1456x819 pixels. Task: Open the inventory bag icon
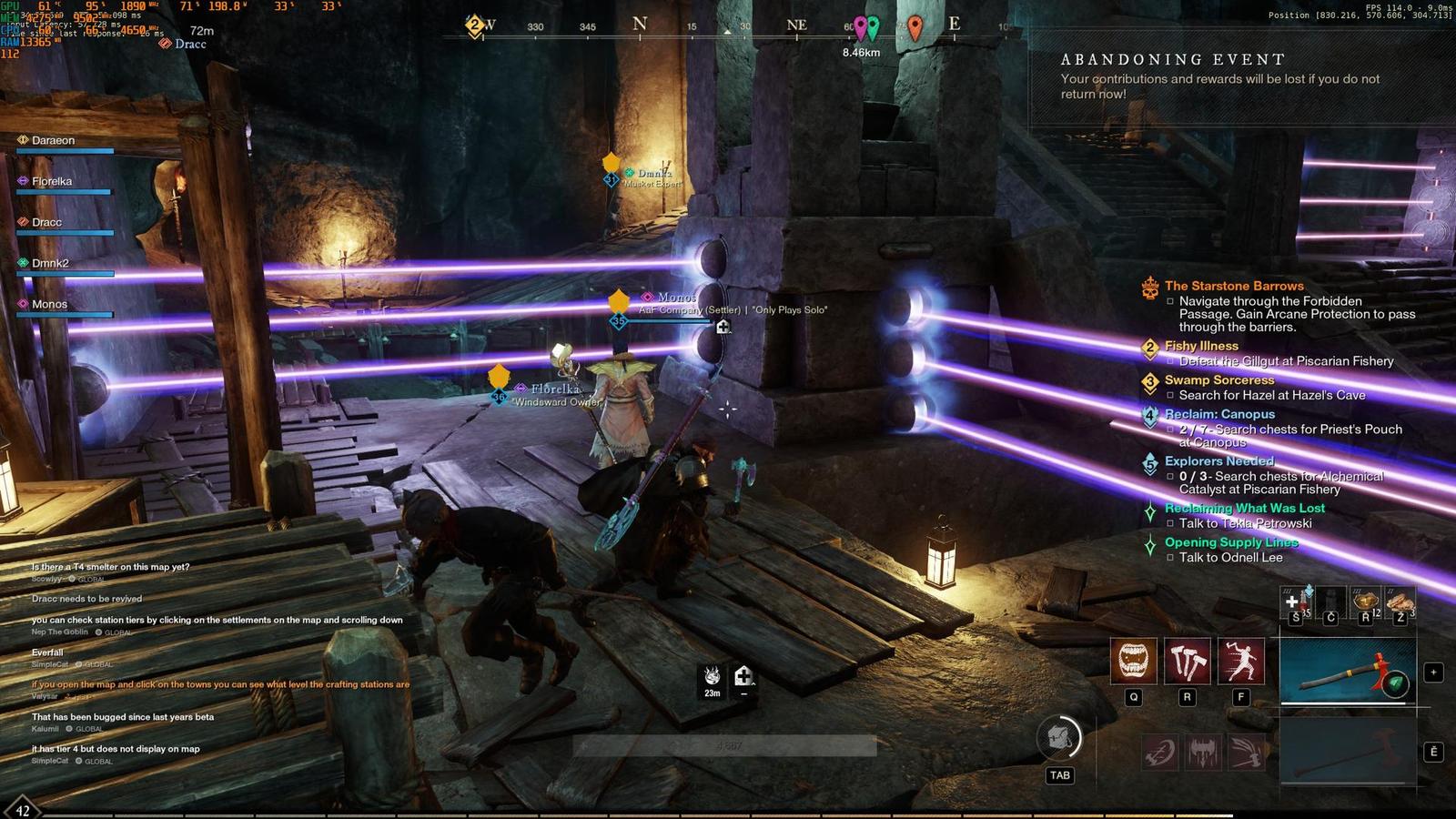click(x=1059, y=738)
